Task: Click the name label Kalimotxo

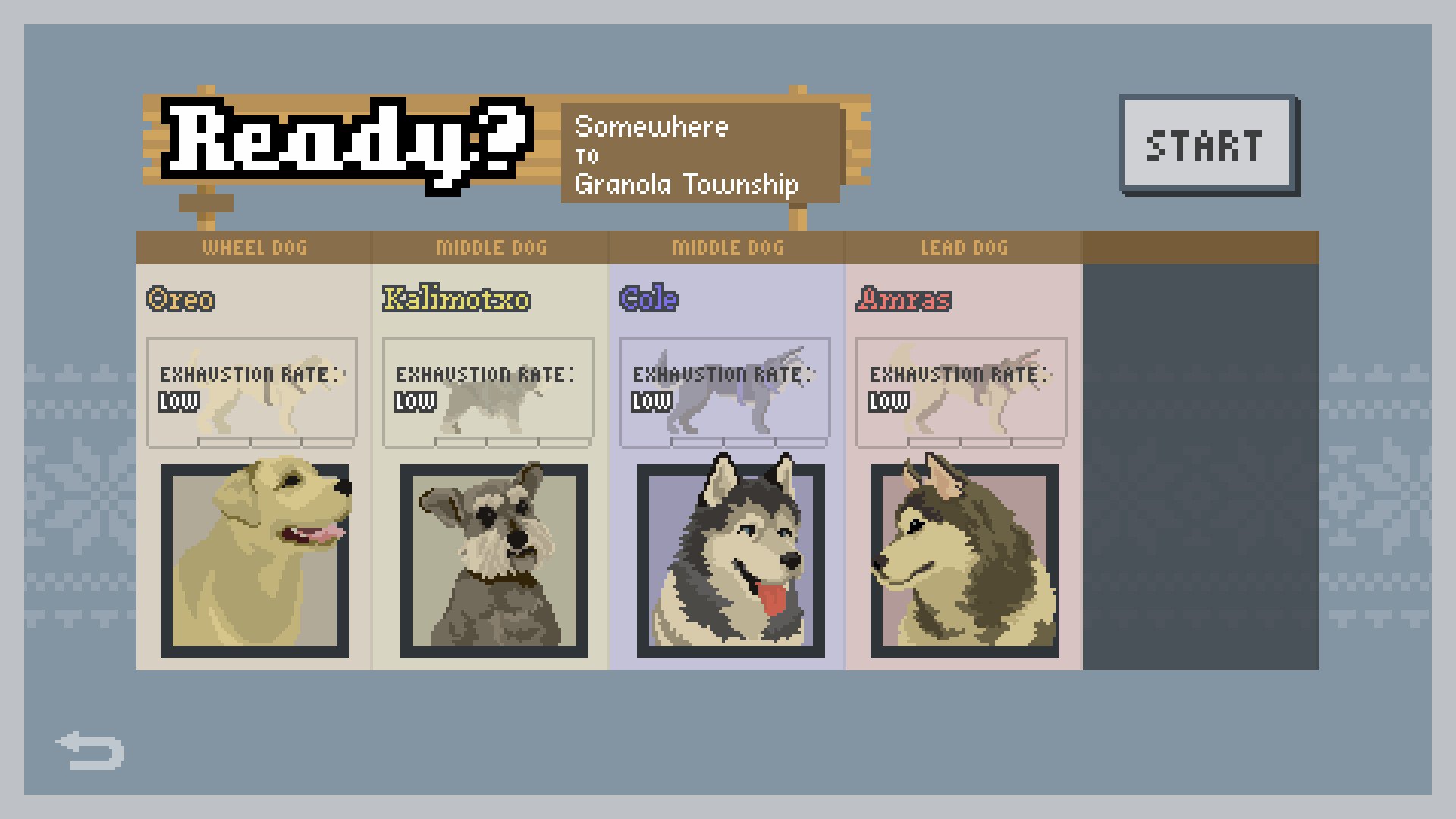Action: click(455, 299)
